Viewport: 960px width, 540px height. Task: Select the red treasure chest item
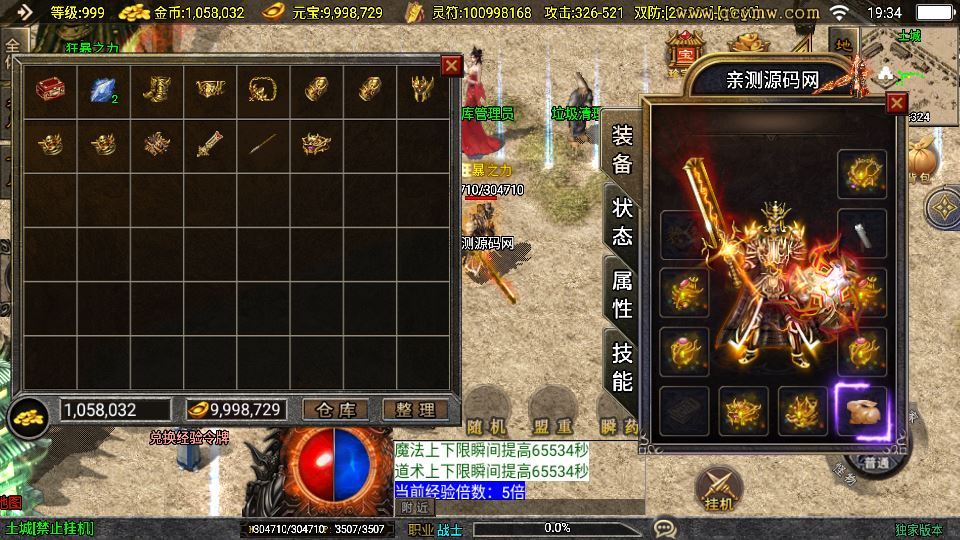[49, 92]
